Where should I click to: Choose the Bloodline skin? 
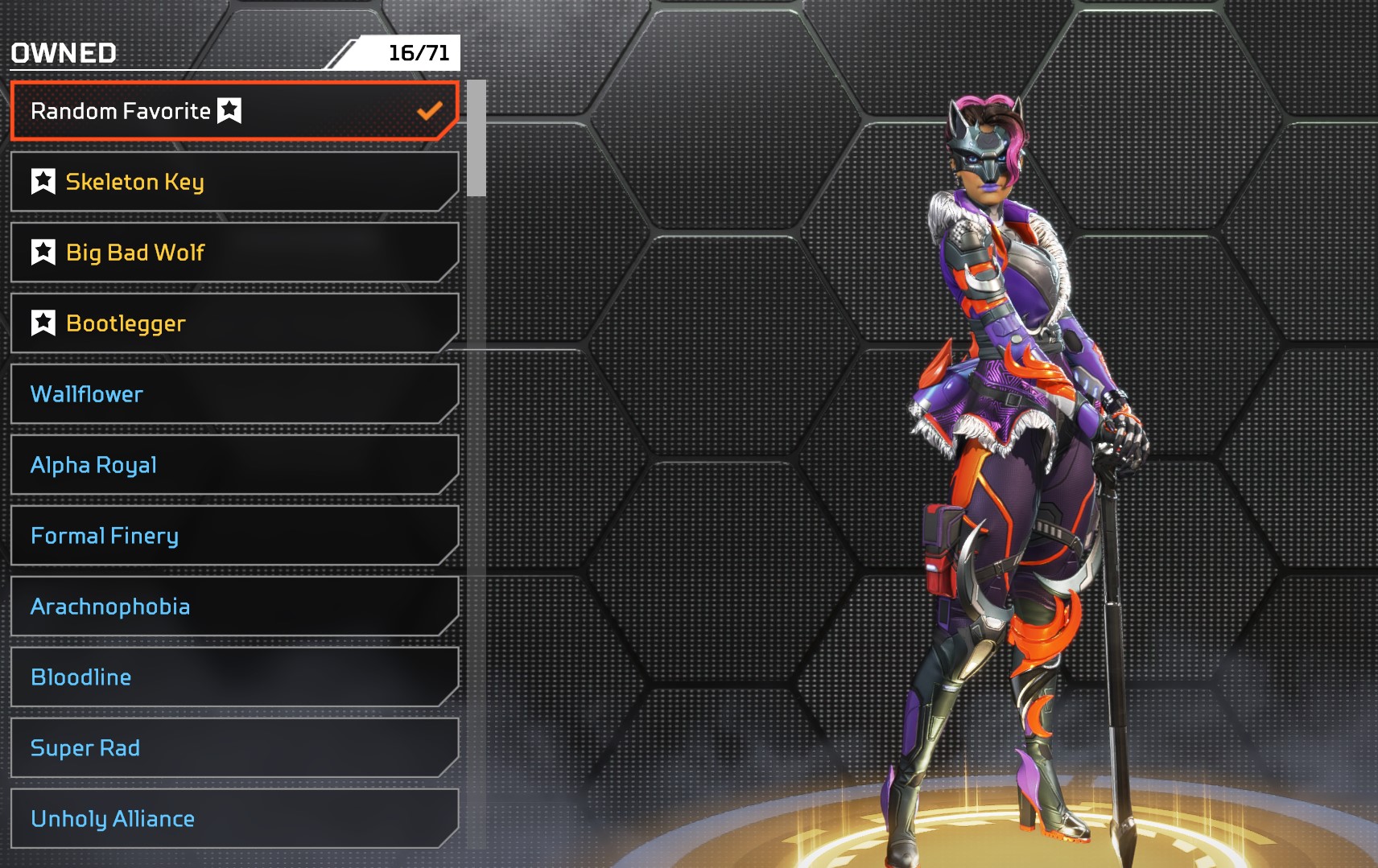click(233, 677)
